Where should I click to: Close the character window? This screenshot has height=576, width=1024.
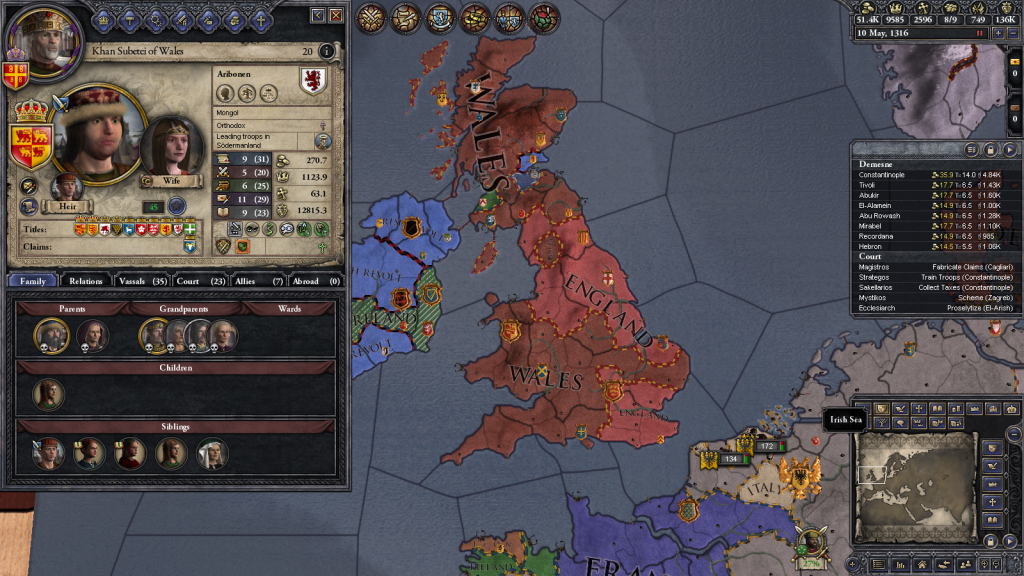coord(336,15)
